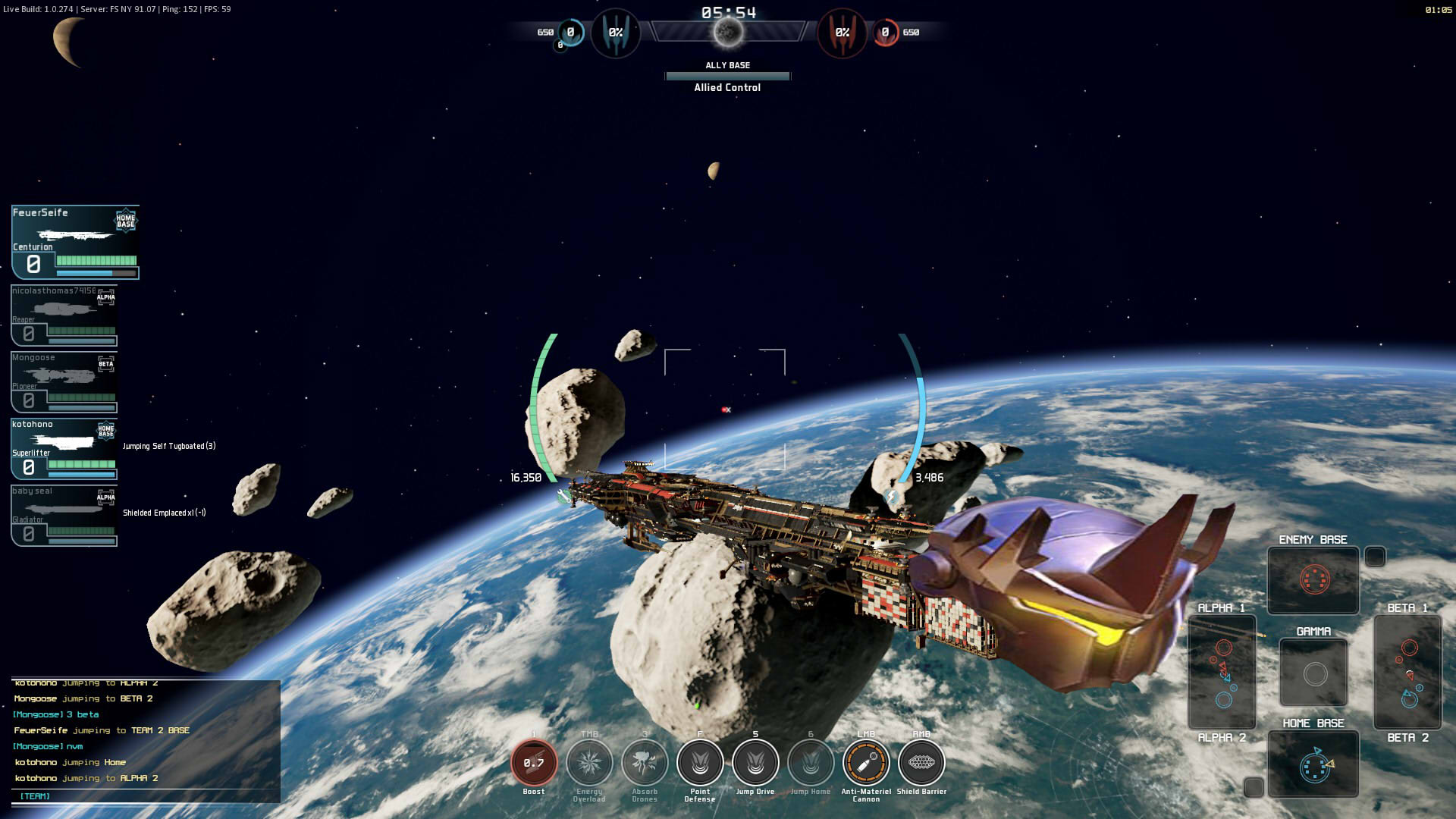1456x819 pixels.
Task: Select the Home Base sector tile
Action: click(x=1313, y=764)
